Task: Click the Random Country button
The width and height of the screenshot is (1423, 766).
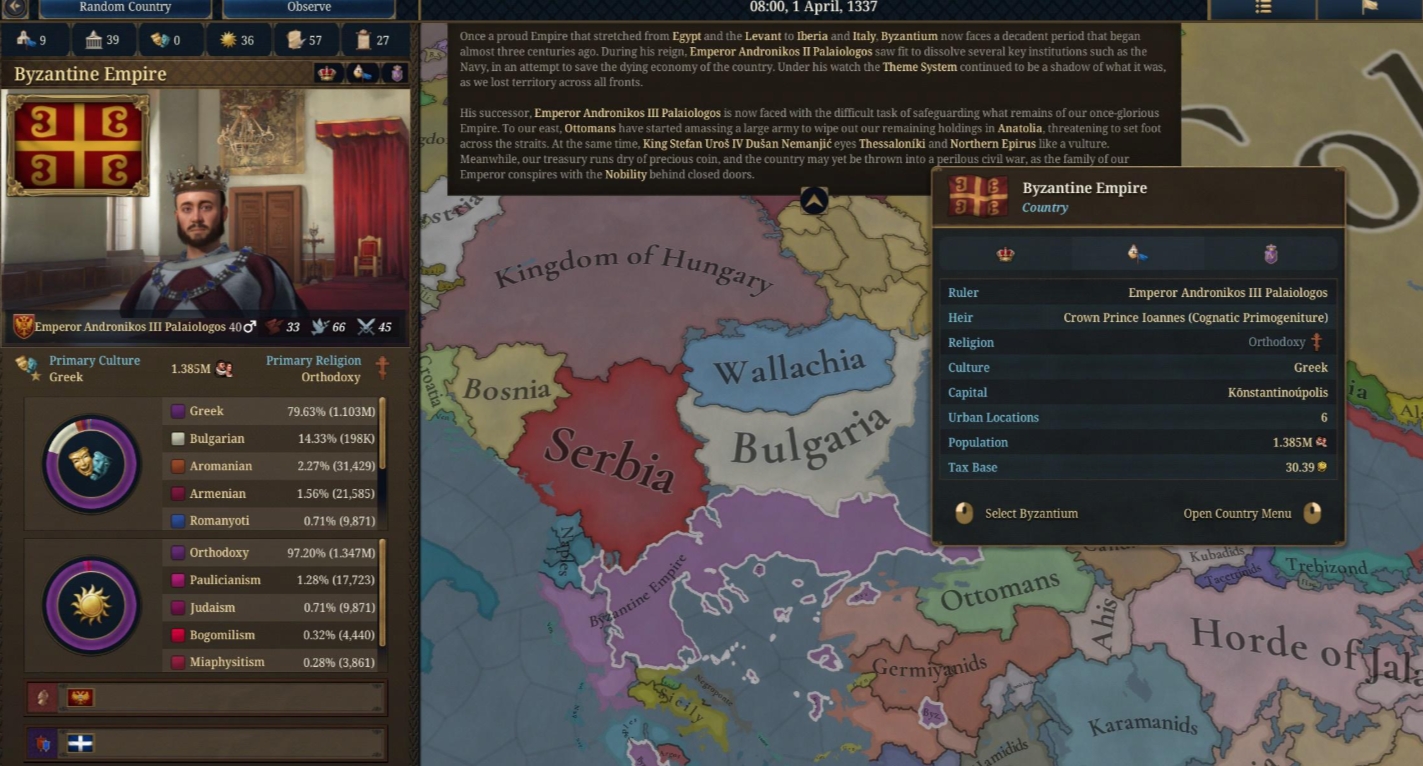Action: tap(125, 8)
